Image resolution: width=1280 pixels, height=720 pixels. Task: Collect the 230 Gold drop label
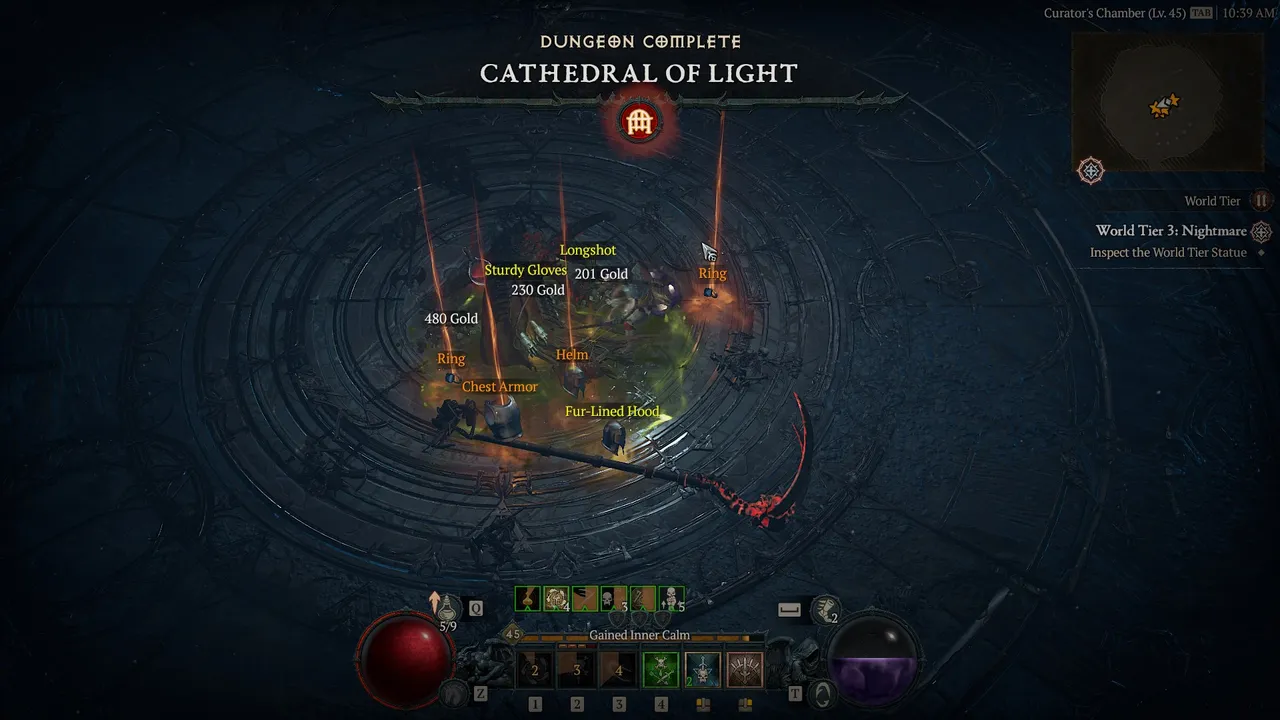pos(538,290)
